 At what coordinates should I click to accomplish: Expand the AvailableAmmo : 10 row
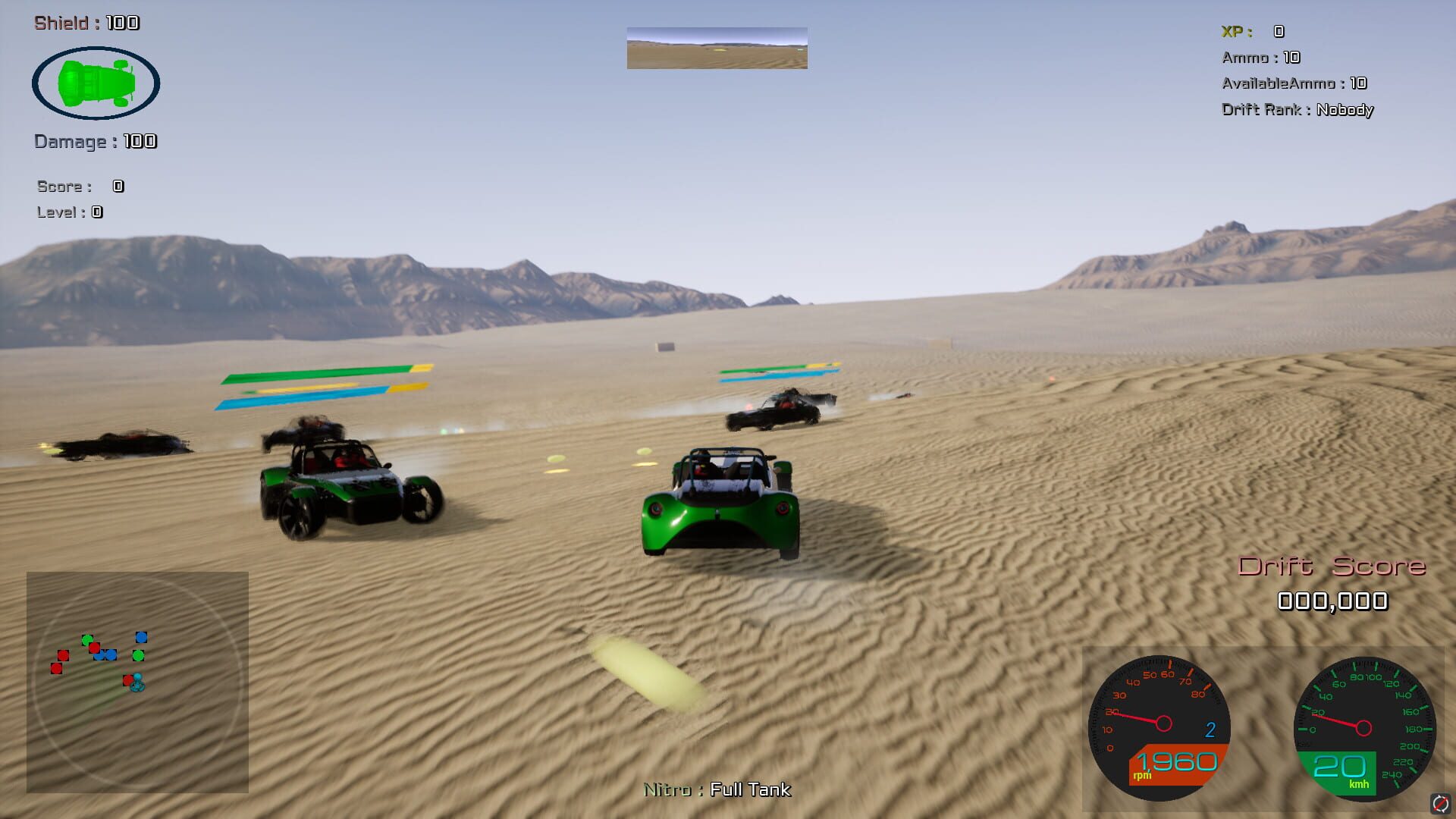point(1294,83)
